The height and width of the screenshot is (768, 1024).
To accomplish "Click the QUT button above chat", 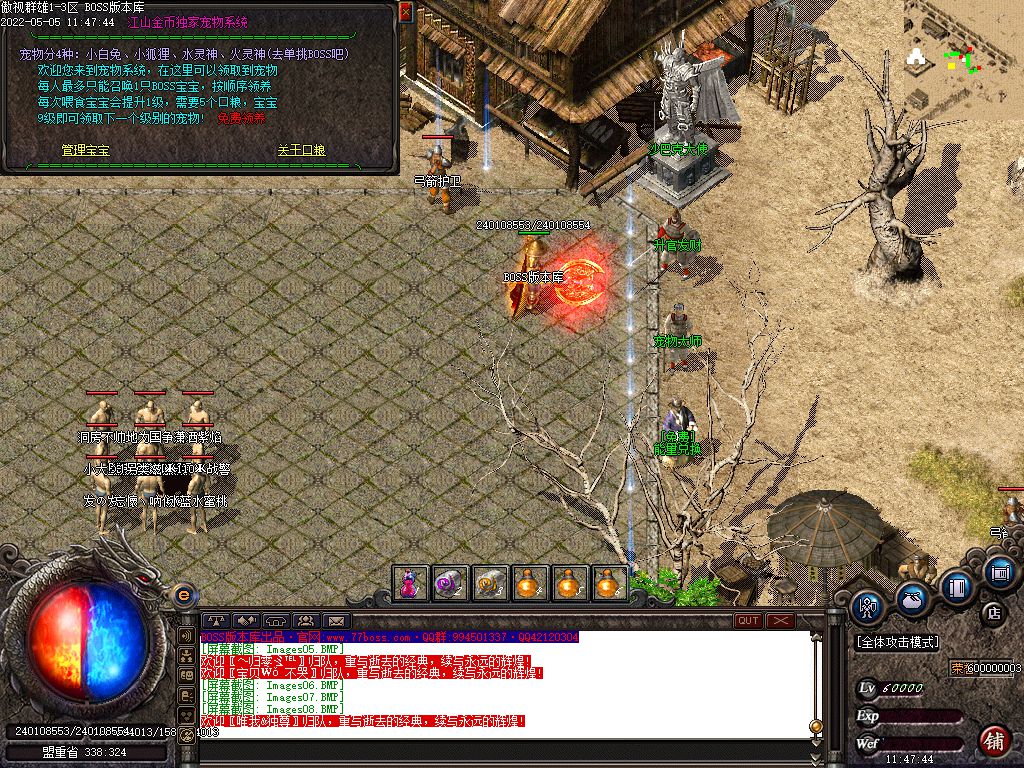I will (x=748, y=621).
